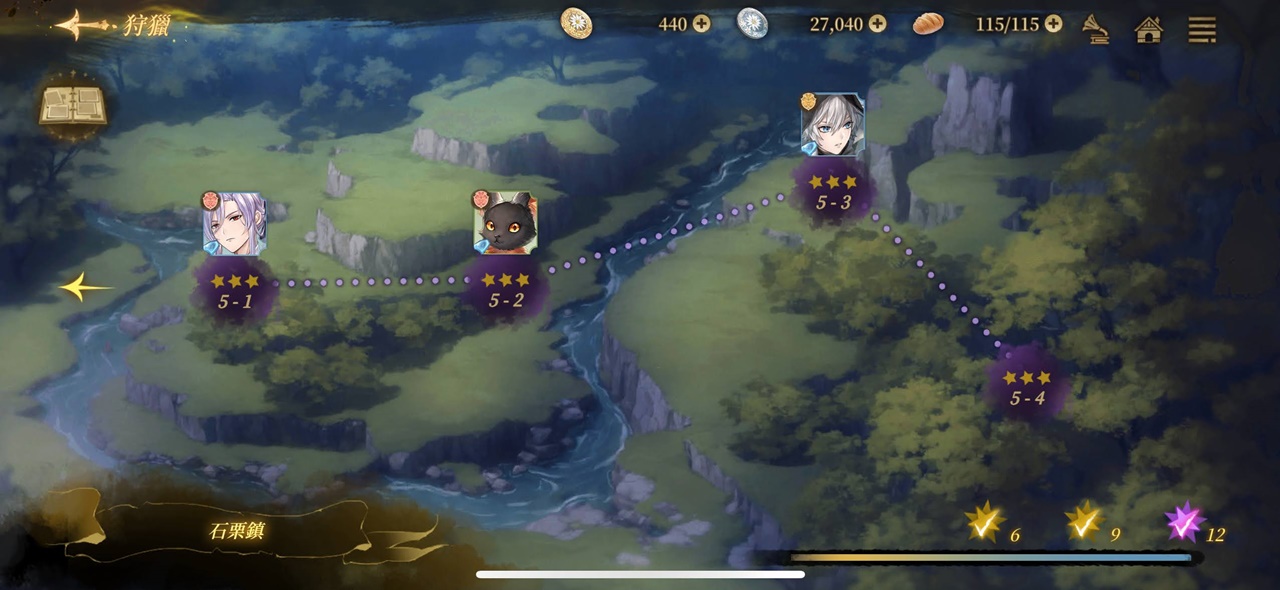Image resolution: width=1280 pixels, height=590 pixels.
Task: Claim the 9-star reward badge
Action: pos(1083,523)
